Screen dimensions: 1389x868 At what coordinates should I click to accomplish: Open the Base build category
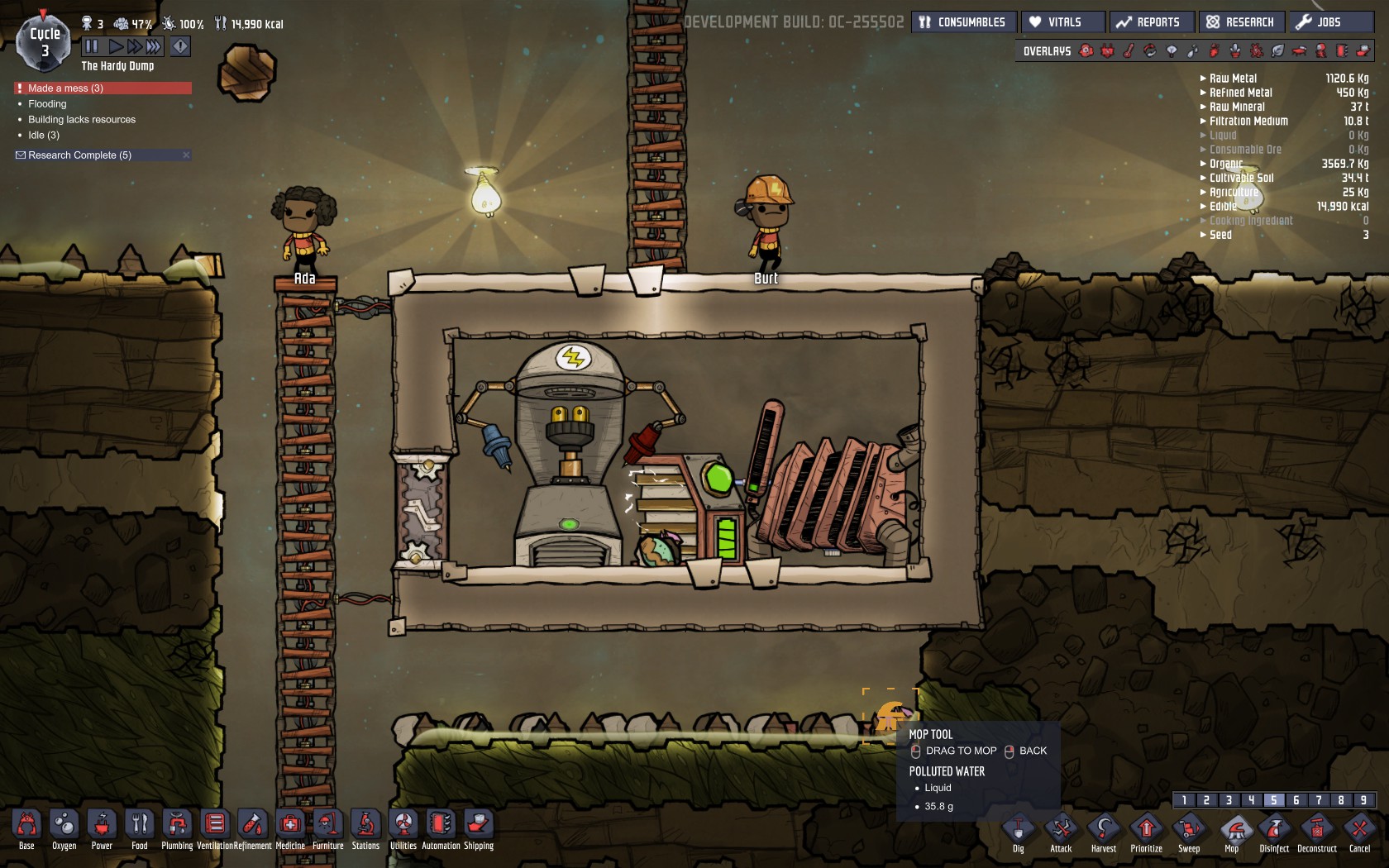coord(26,827)
